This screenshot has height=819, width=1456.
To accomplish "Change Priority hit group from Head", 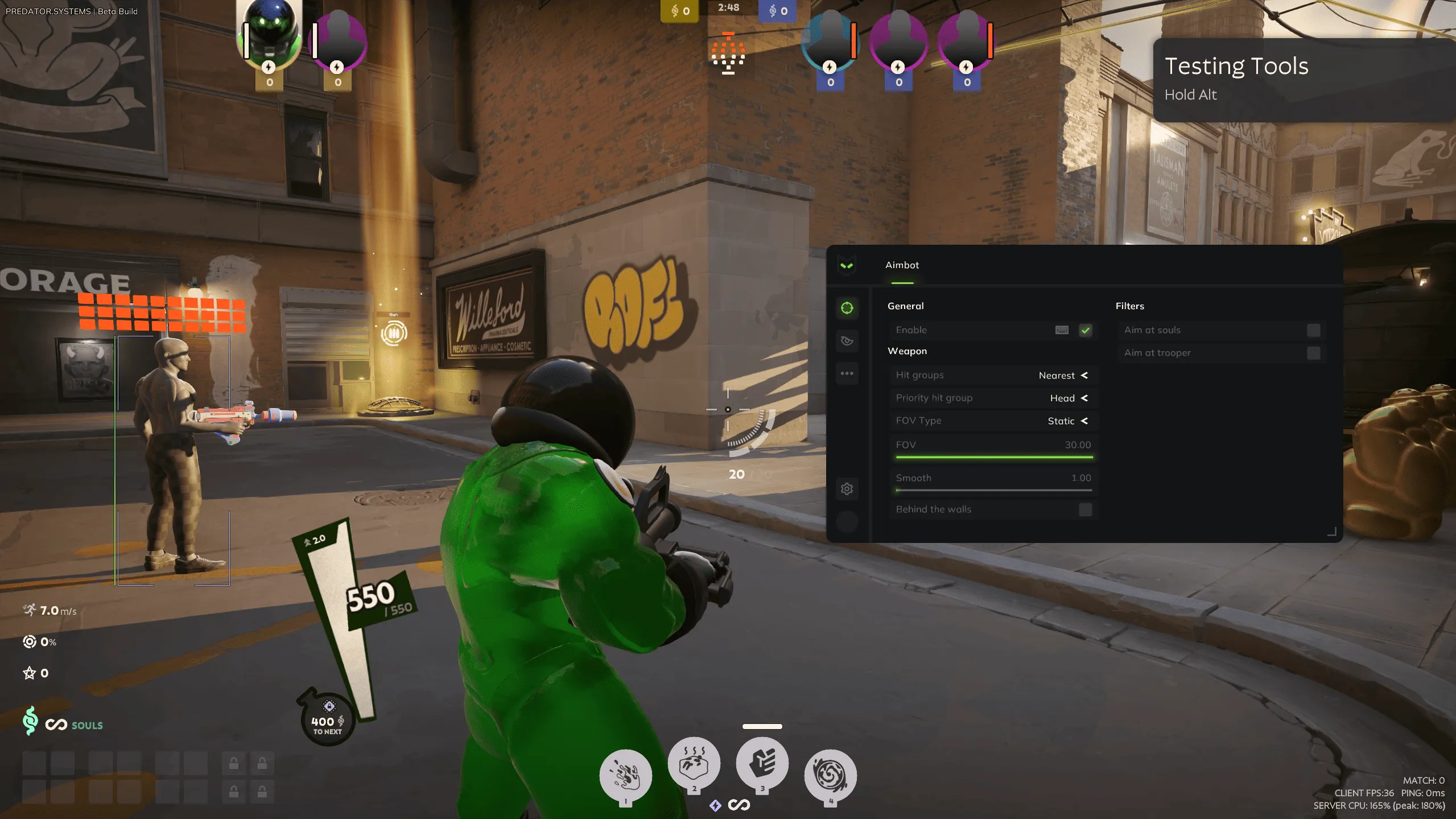I will pyautogui.click(x=1067, y=398).
